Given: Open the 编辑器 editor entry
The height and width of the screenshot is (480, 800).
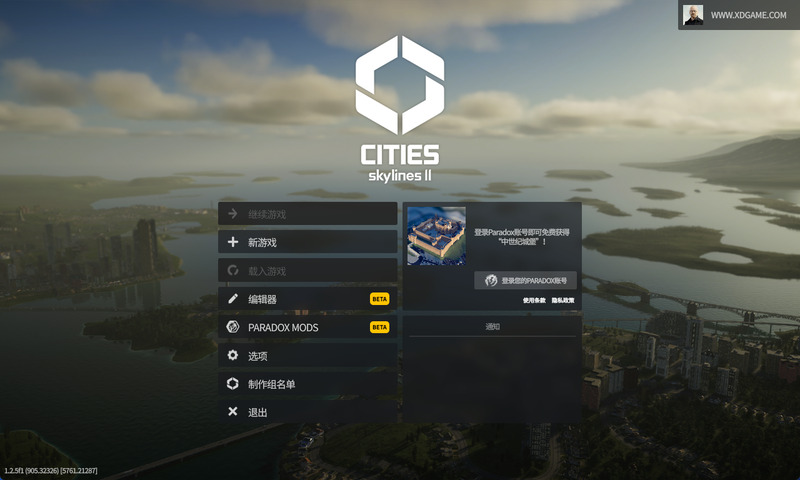Looking at the screenshot, I should click(307, 299).
